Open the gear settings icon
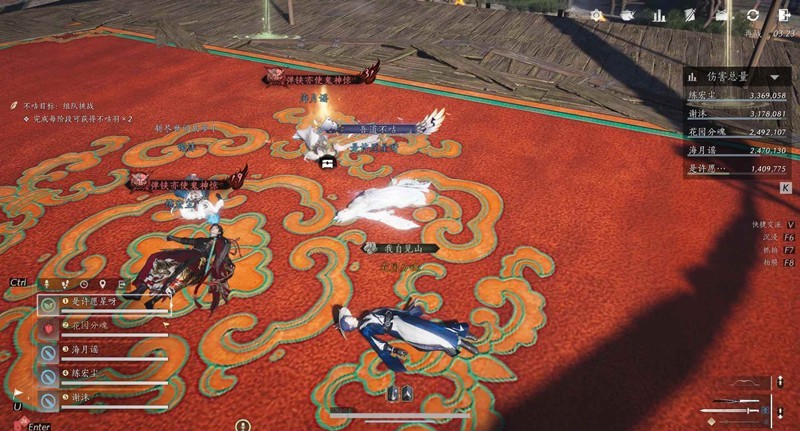 (x=597, y=15)
